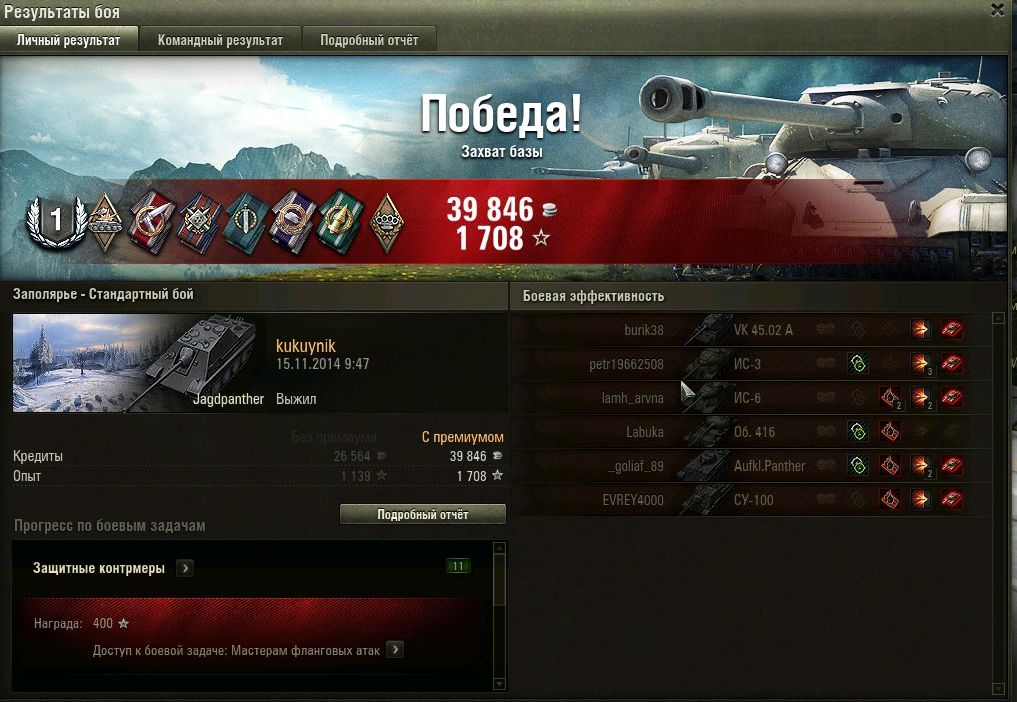Click the Jagdpanther map thumbnail
1017x702 pixels.
[138, 363]
